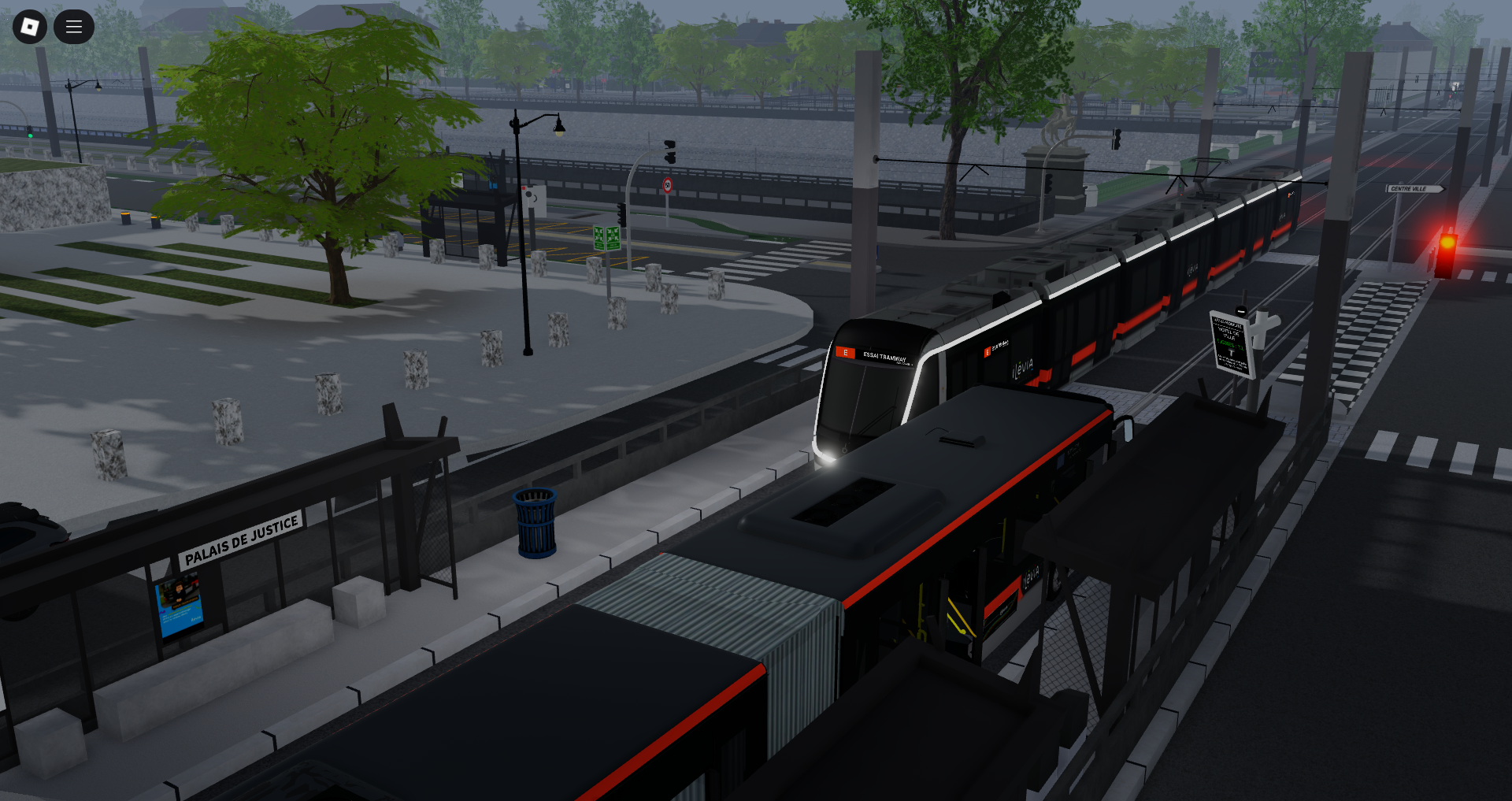Open the Roblox hamburger menu
1512x801 pixels.
(74, 26)
